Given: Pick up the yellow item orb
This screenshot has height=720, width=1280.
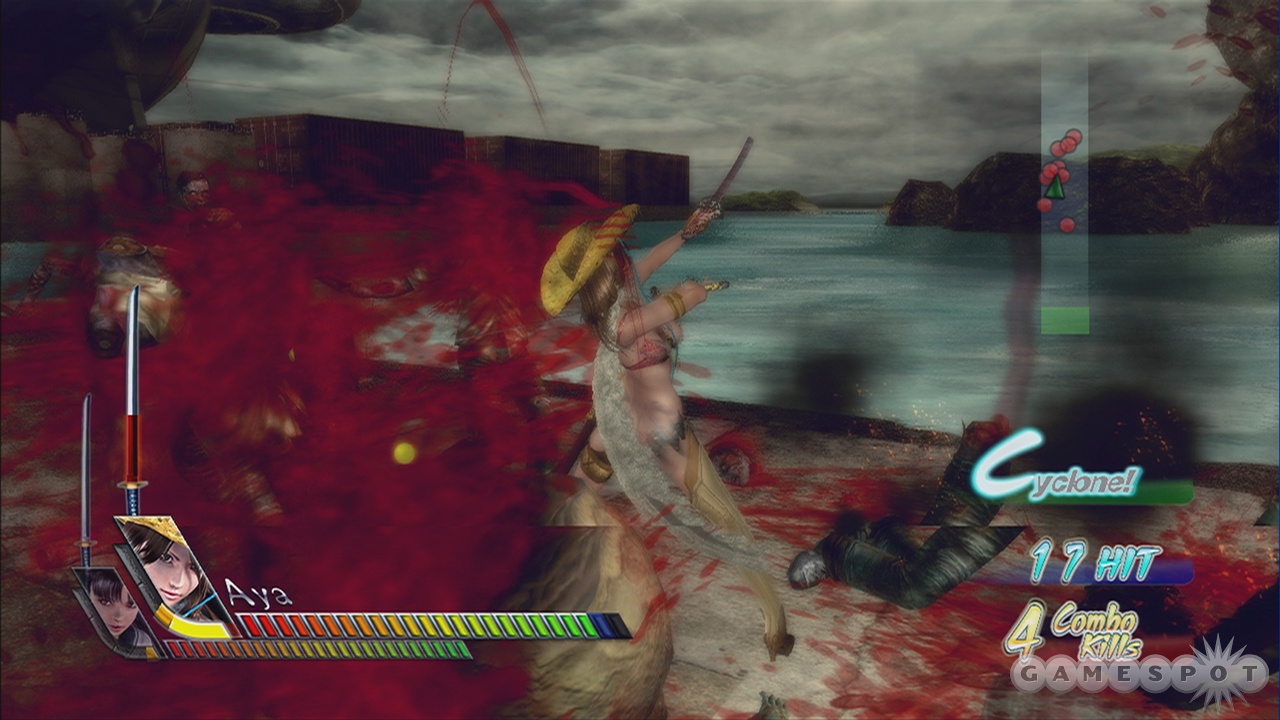Looking at the screenshot, I should click(403, 452).
